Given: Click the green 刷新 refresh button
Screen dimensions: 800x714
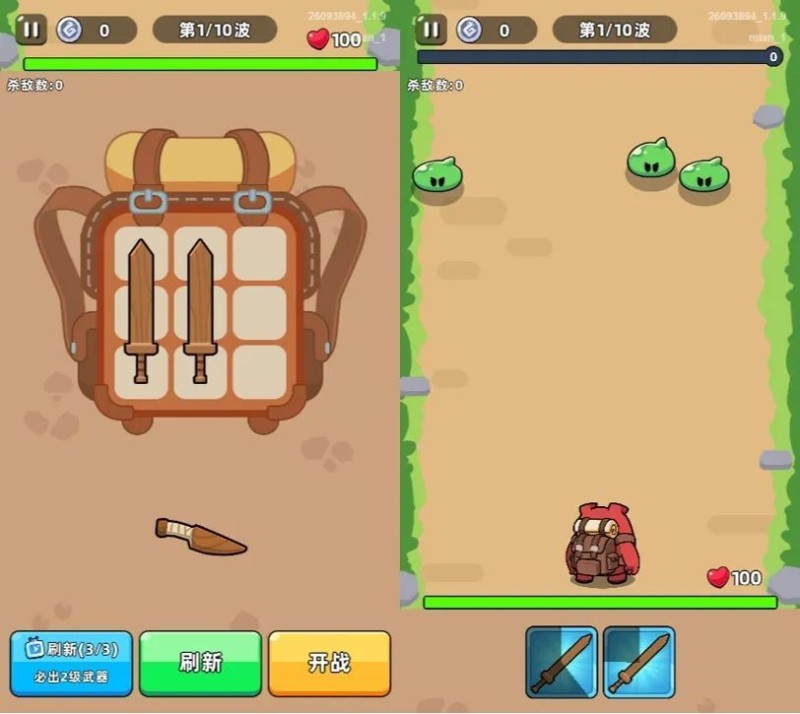Looking at the screenshot, I should coord(200,662).
